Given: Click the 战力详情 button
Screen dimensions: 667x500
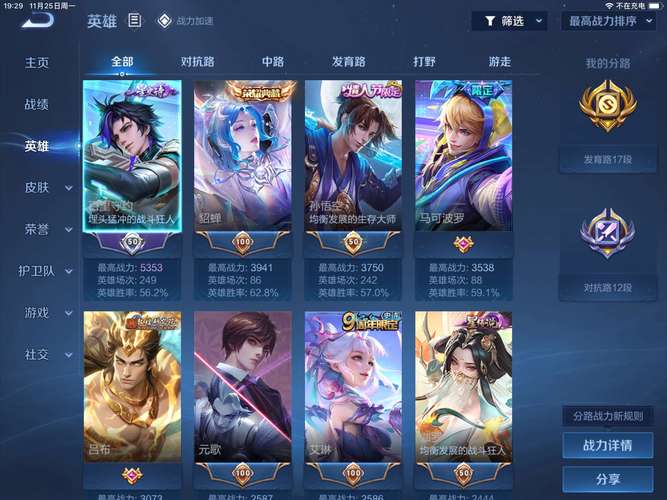Looking at the screenshot, I should coord(608,445).
